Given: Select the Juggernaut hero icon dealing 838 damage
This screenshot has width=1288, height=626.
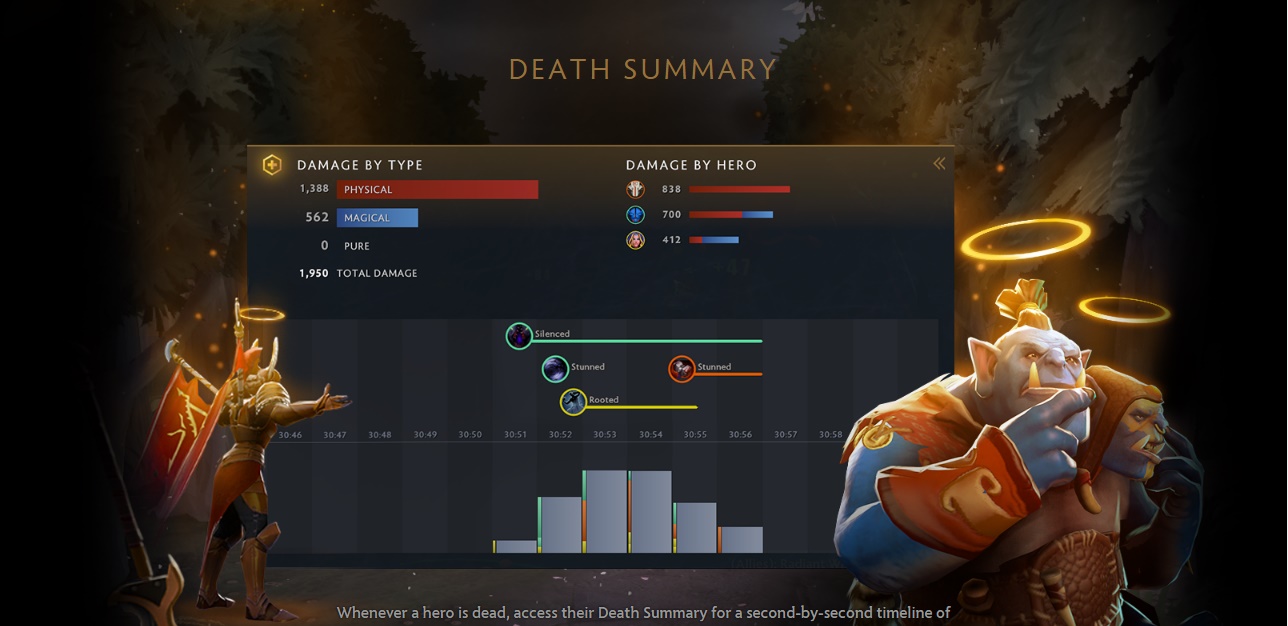Looking at the screenshot, I should pyautogui.click(x=635, y=189).
